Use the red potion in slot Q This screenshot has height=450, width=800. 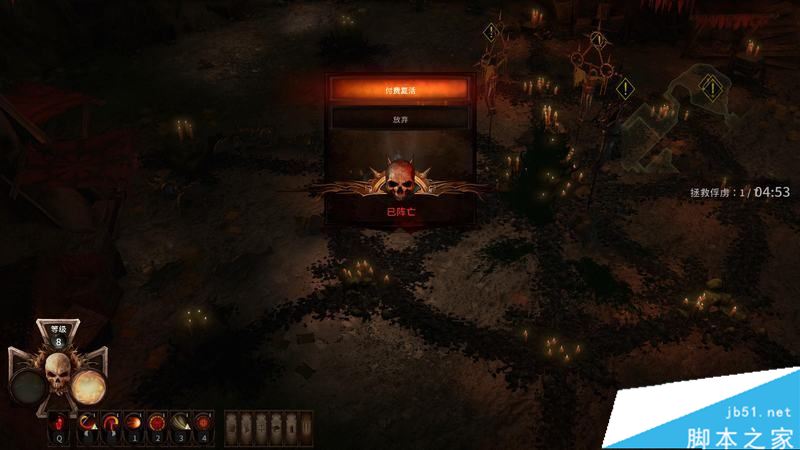click(60, 425)
